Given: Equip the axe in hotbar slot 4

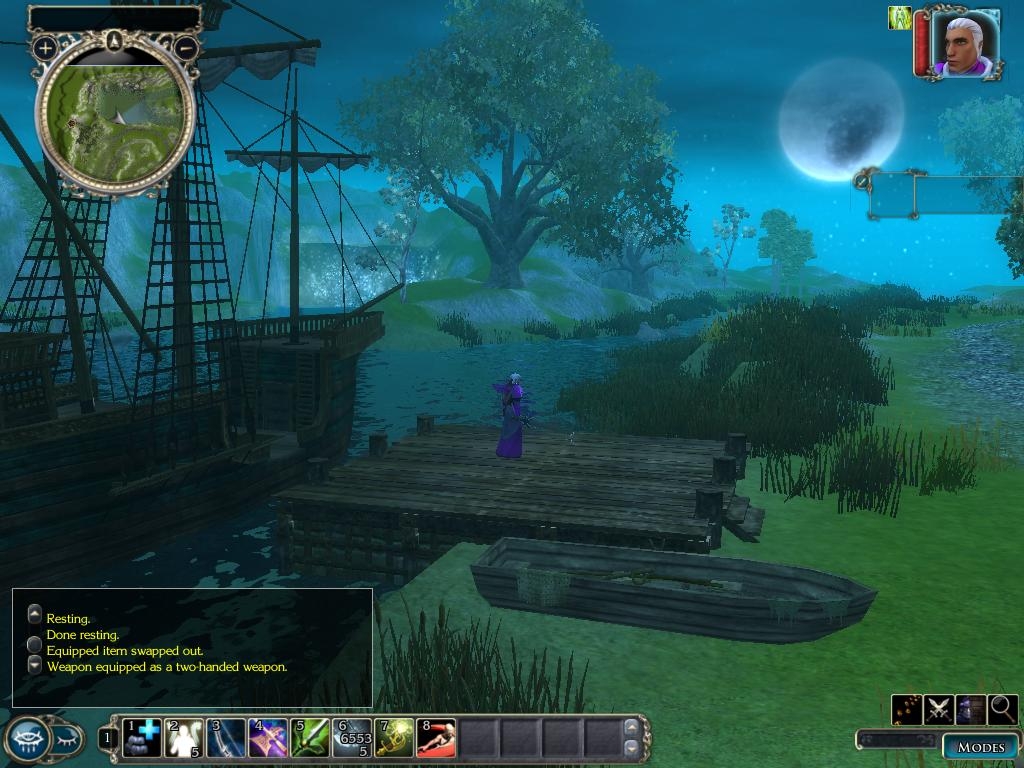Looking at the screenshot, I should [x=269, y=738].
